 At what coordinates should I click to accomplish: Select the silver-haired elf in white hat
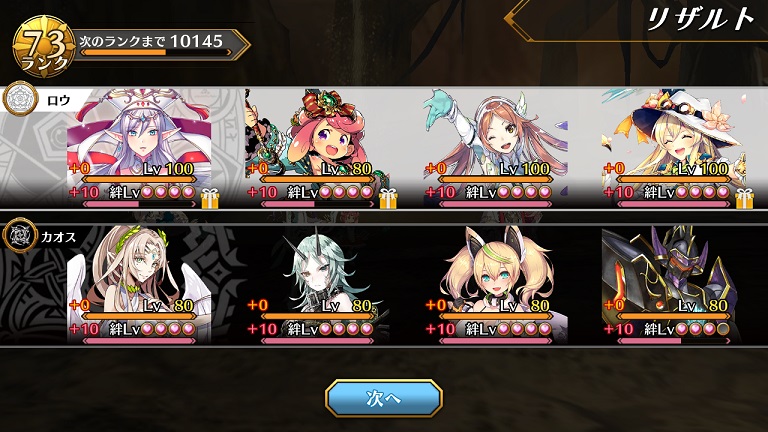click(x=139, y=147)
